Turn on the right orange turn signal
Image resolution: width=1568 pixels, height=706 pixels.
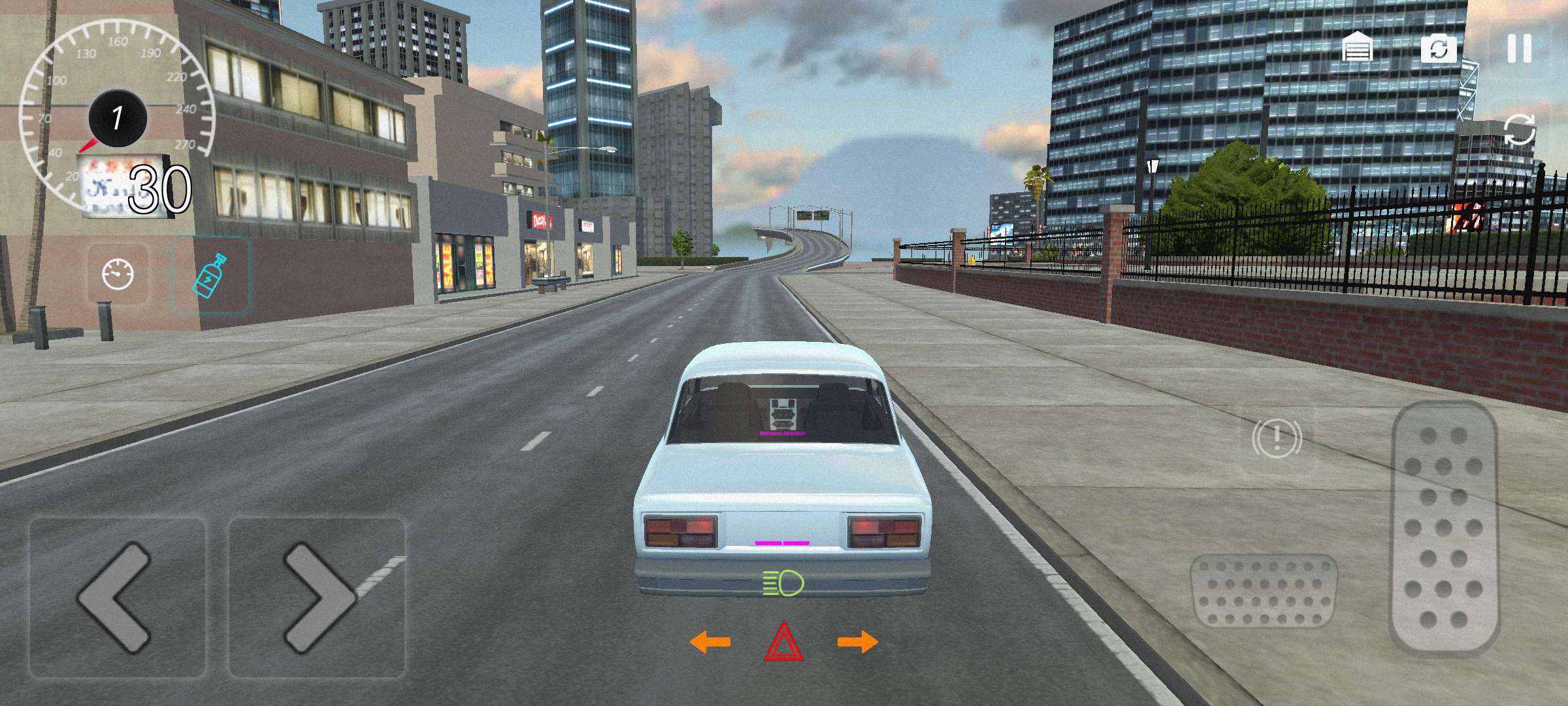[858, 642]
